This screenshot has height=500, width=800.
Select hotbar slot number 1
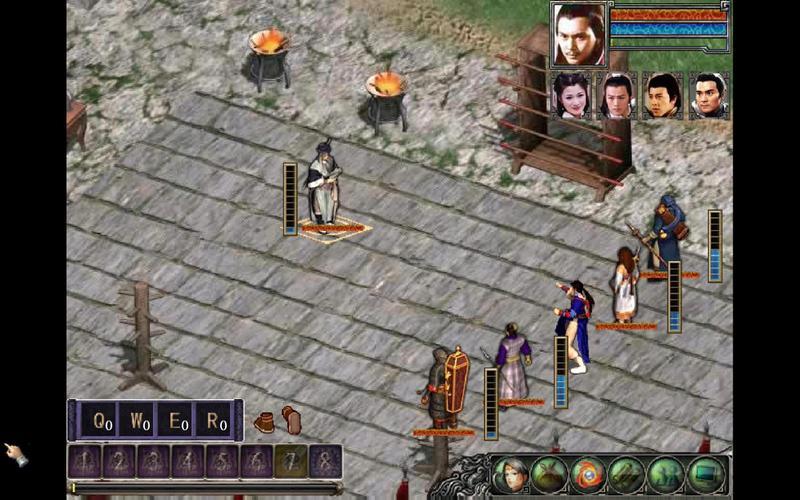pos(84,462)
